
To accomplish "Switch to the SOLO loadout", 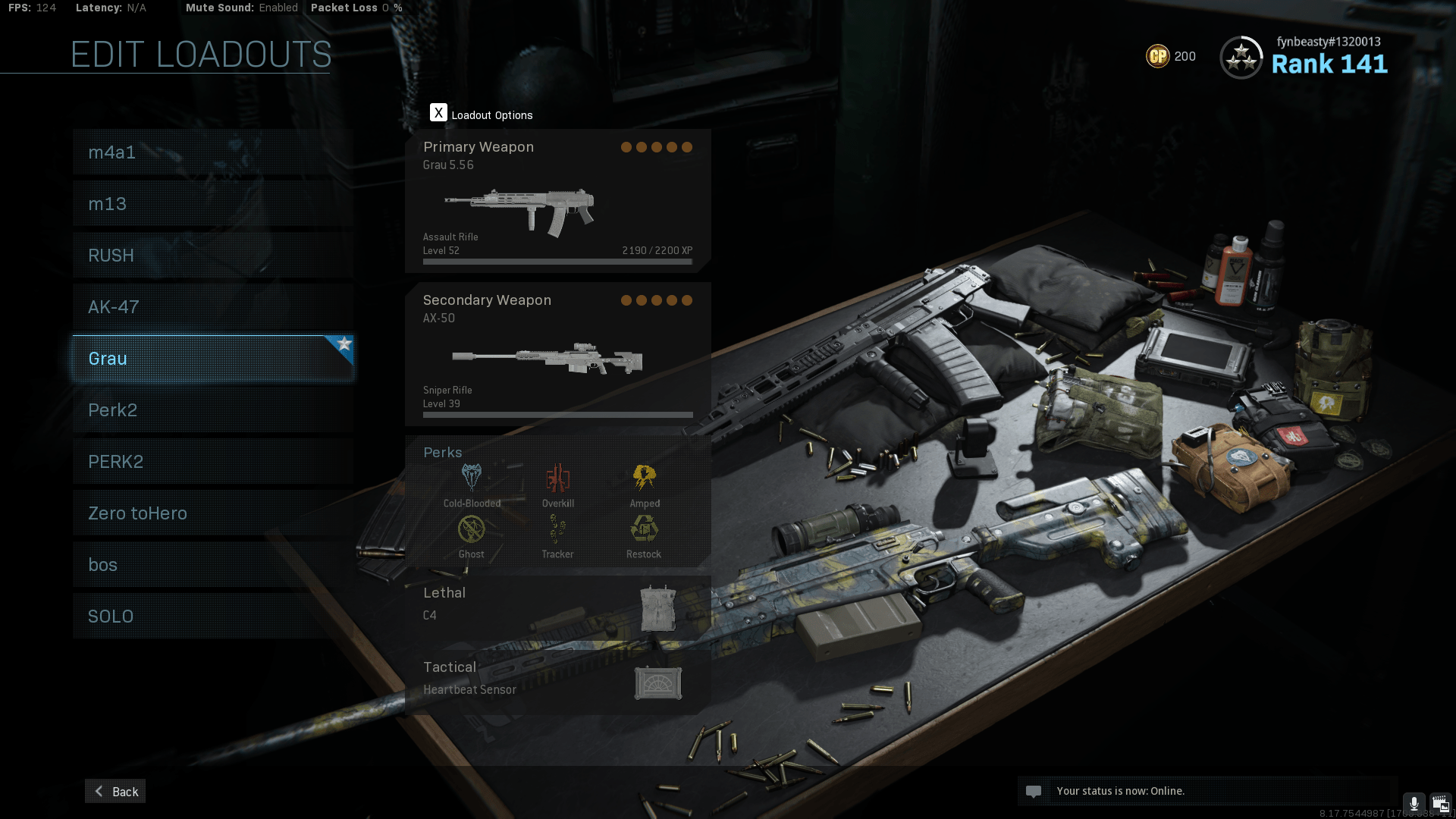I will coord(212,616).
